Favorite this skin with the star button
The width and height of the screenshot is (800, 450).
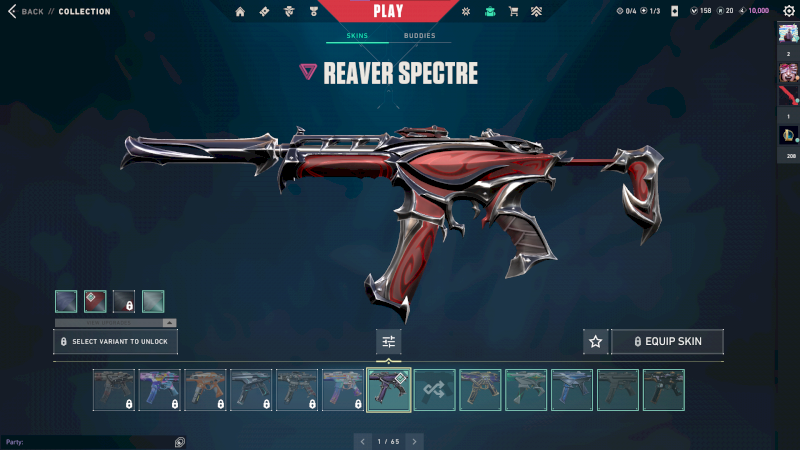coord(595,342)
